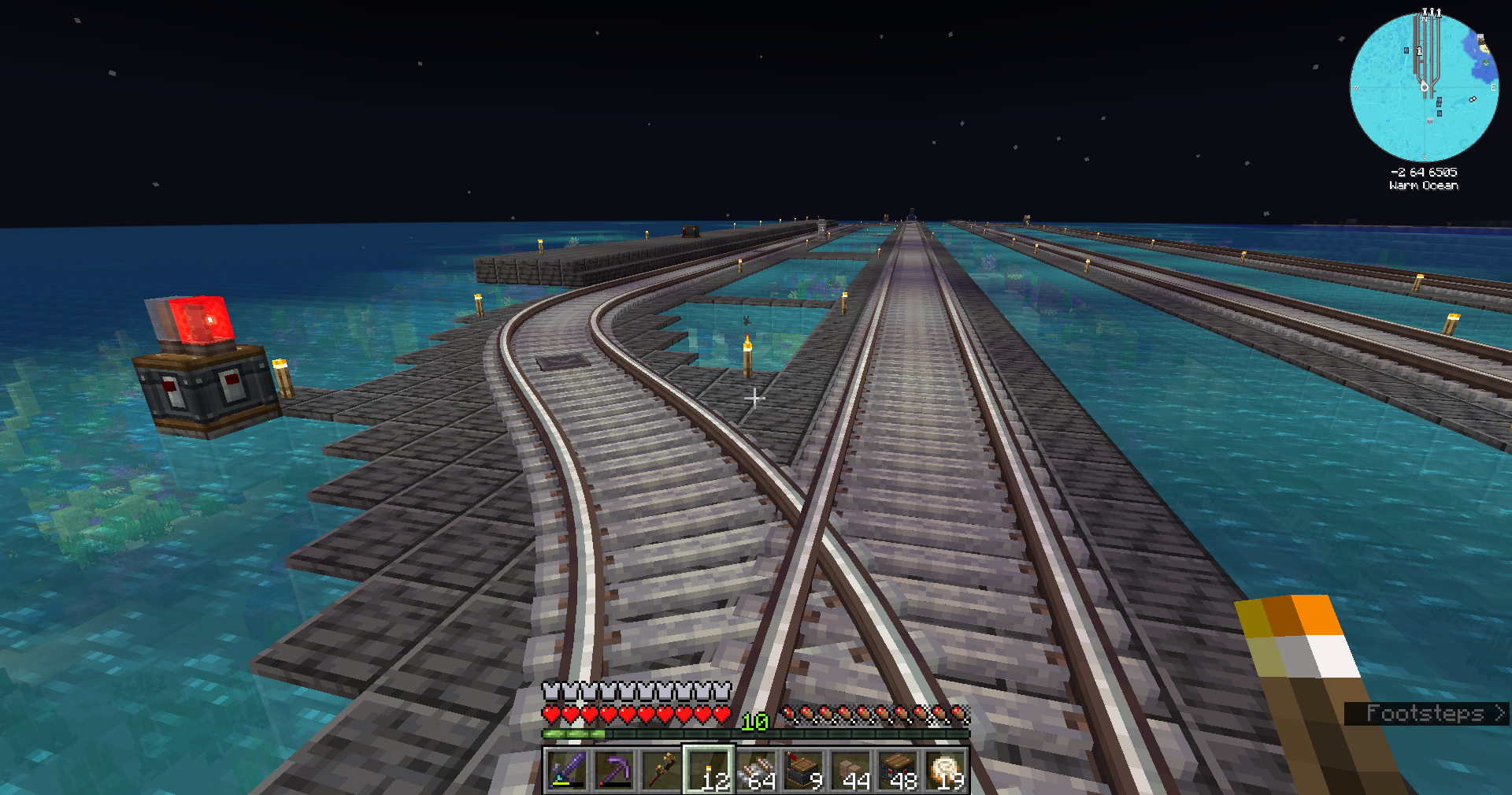
Task: Choose the wrench tool in the hotbar
Action: (661, 770)
